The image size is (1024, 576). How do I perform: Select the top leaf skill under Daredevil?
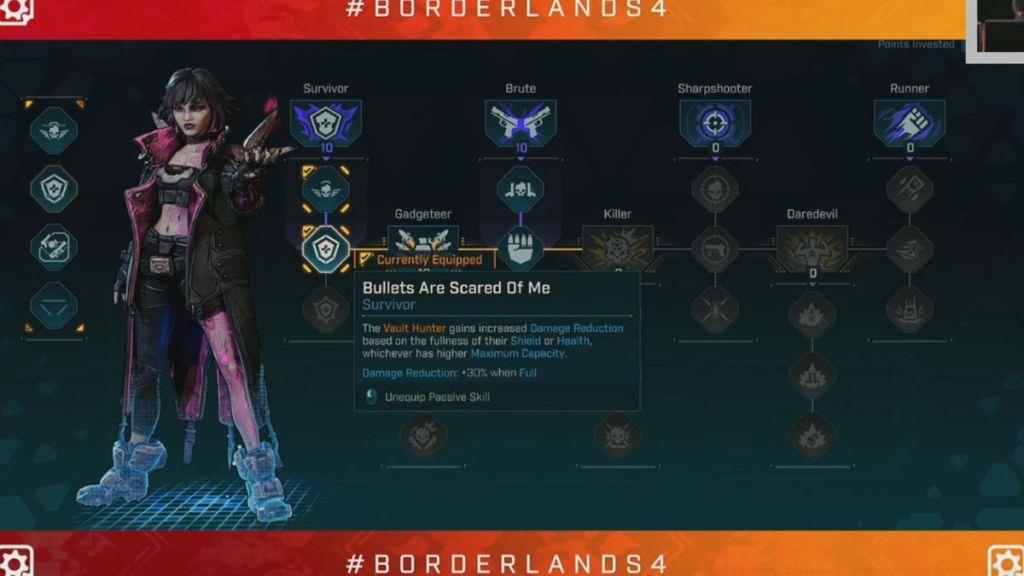812,315
